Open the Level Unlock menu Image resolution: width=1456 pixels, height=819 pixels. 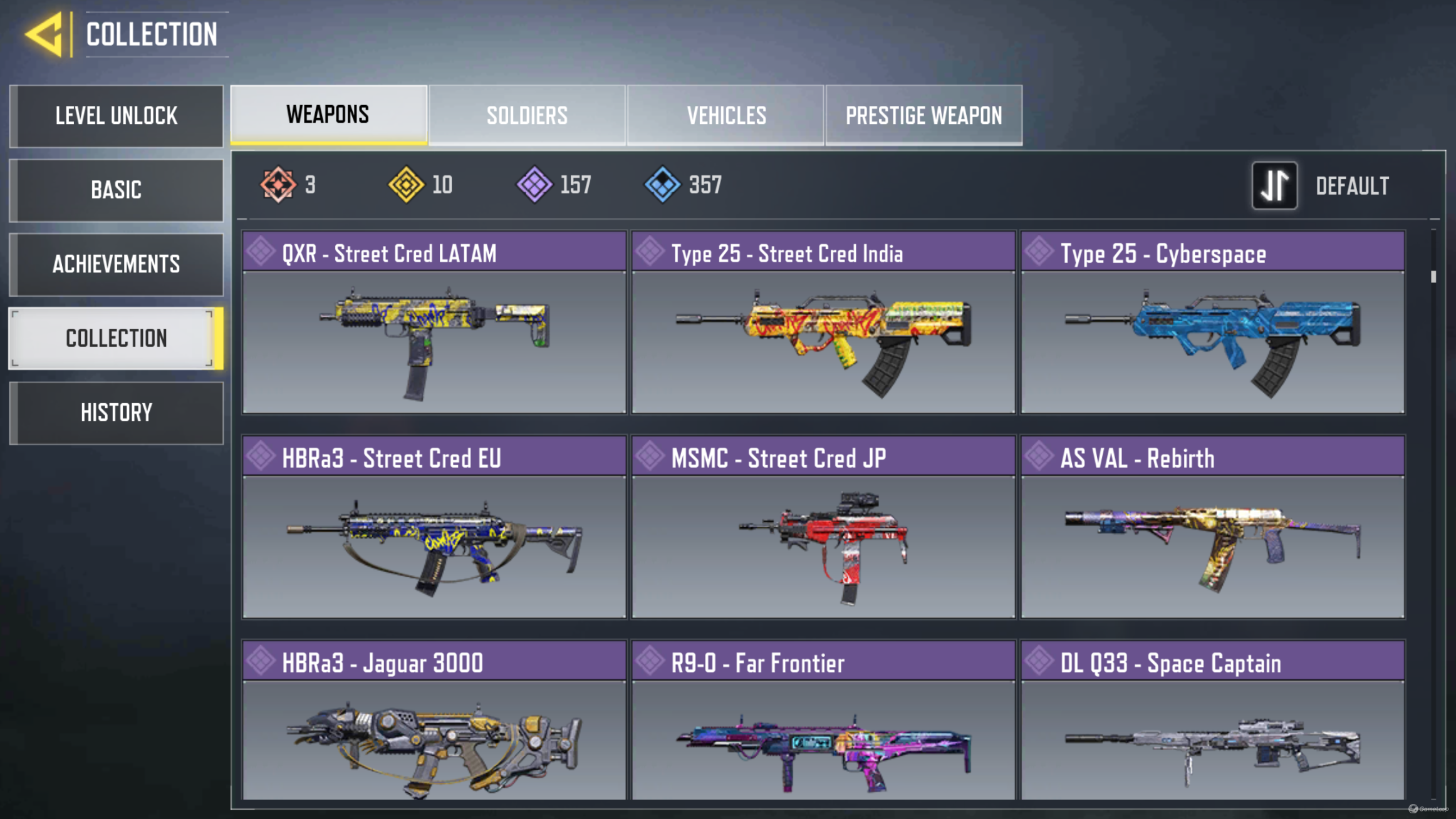click(x=117, y=116)
